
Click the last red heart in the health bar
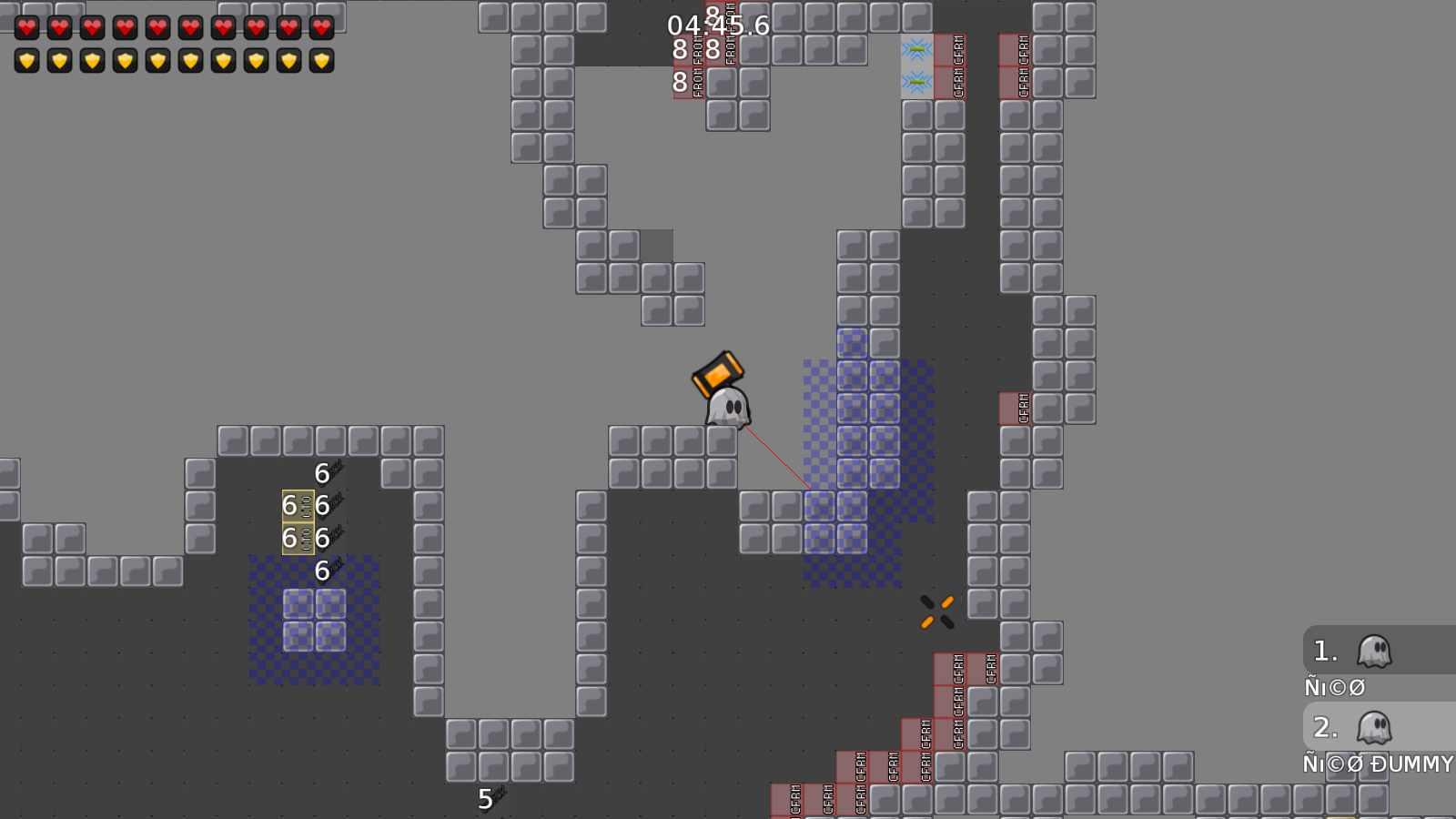click(322, 27)
